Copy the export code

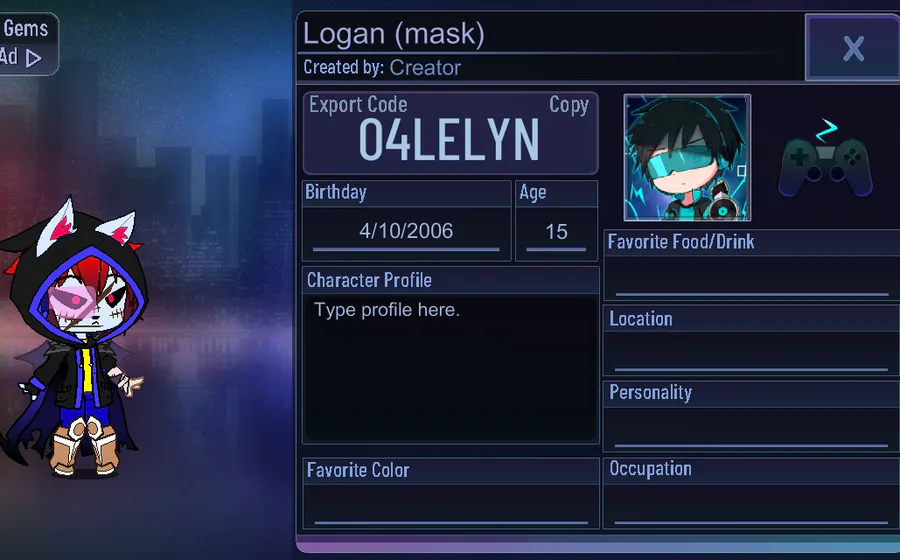coord(568,105)
